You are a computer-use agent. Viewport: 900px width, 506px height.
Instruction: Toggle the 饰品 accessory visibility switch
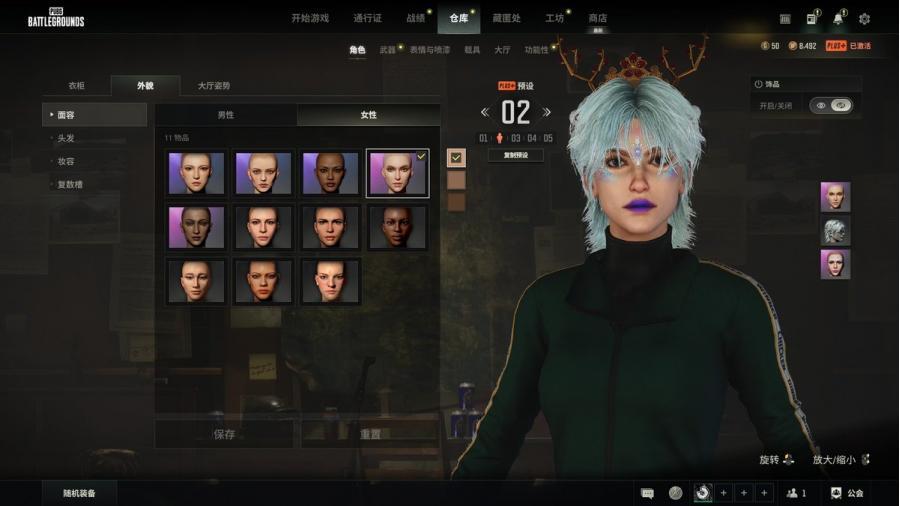831,105
